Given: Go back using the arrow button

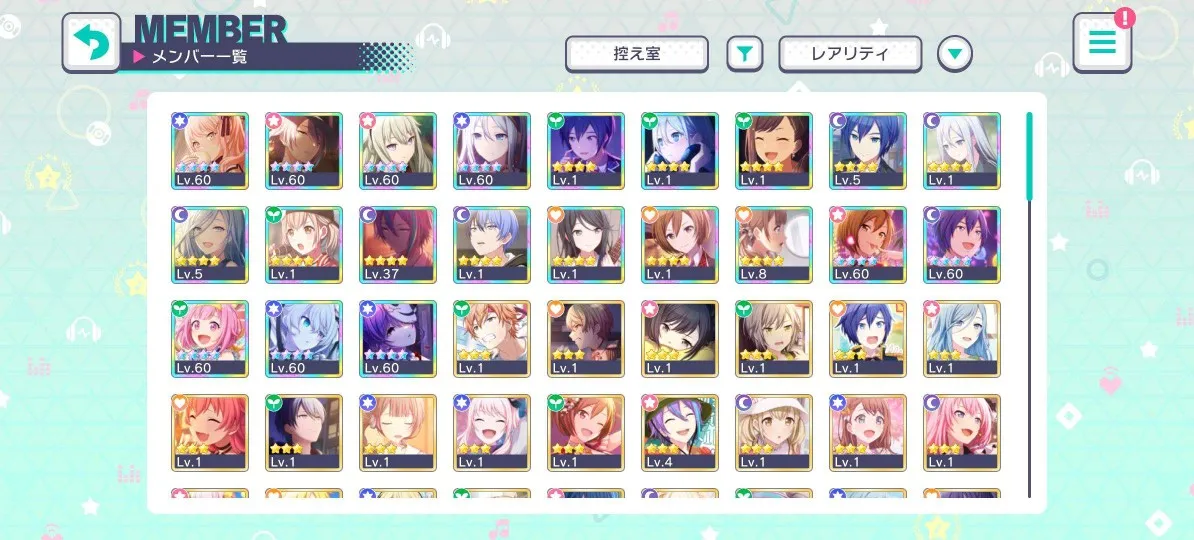Looking at the screenshot, I should 91,43.
